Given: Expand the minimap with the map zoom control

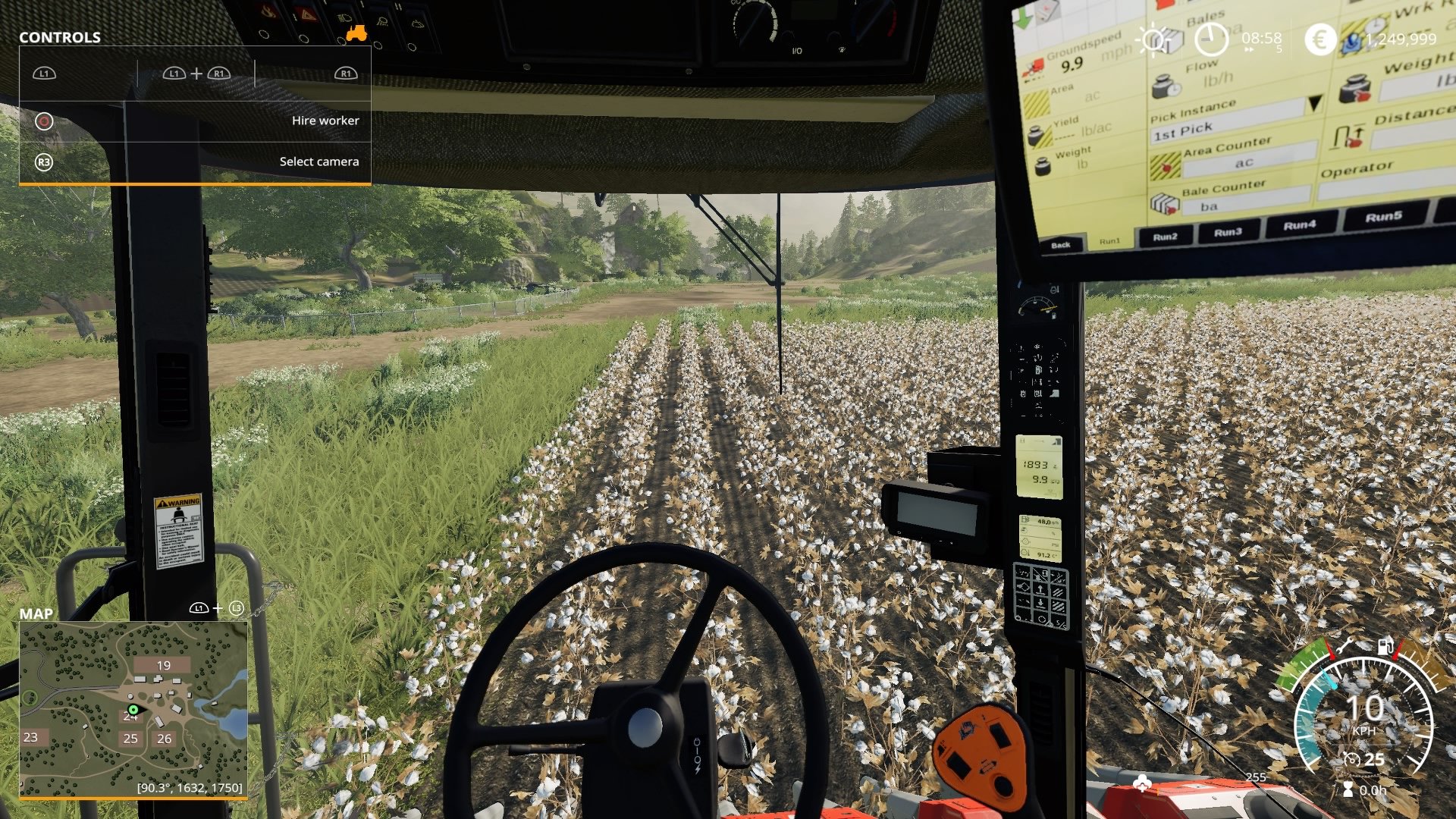Looking at the screenshot, I should (216, 609).
